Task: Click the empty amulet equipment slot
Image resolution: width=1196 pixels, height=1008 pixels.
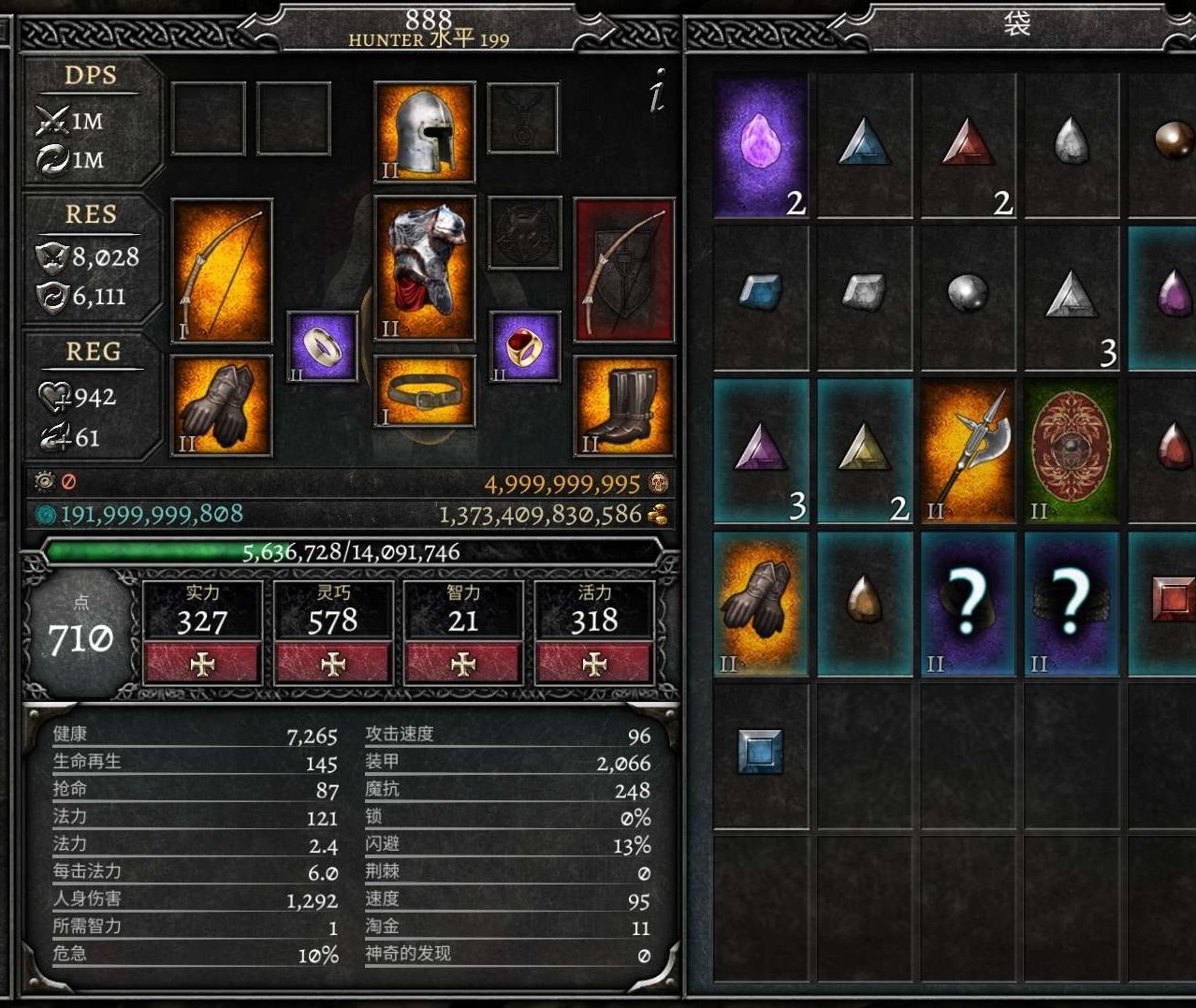Action: (524, 118)
